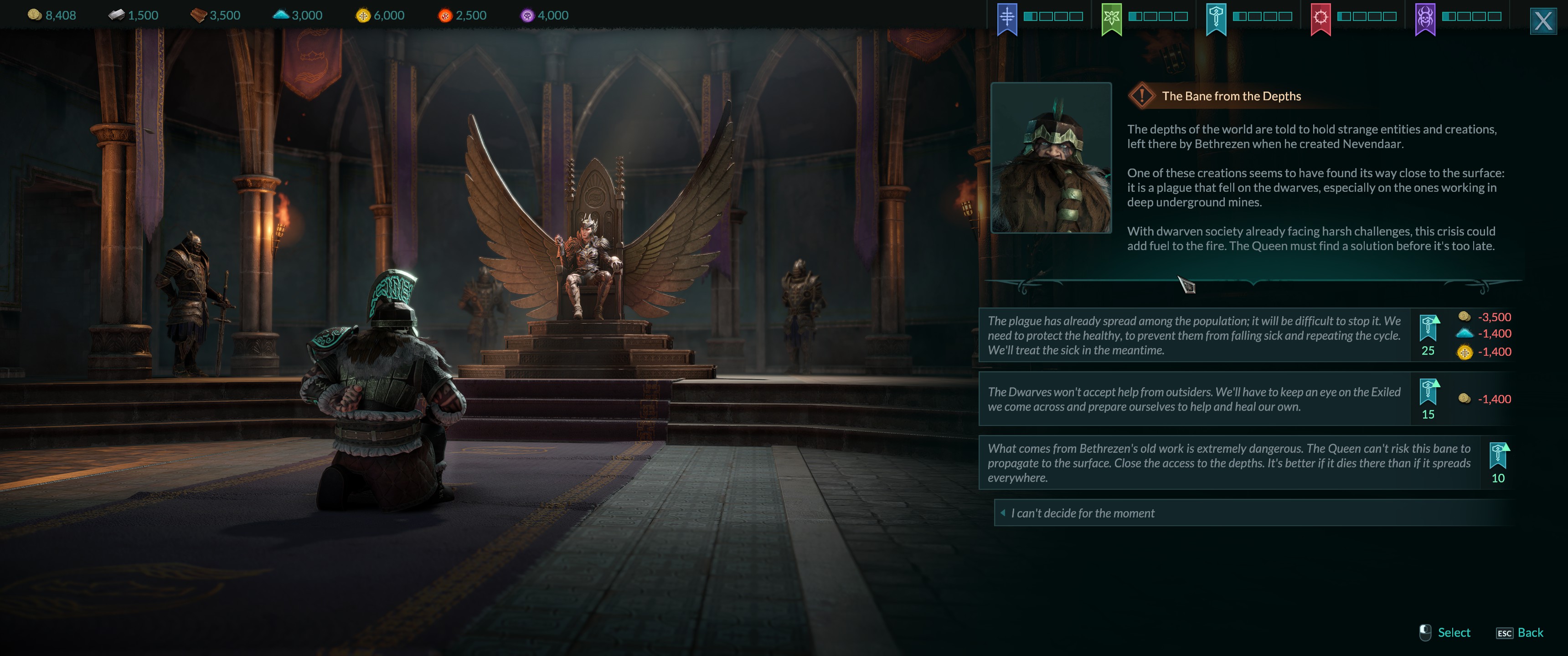
Task: Click the teal hammer faction banner
Action: pos(1216,18)
